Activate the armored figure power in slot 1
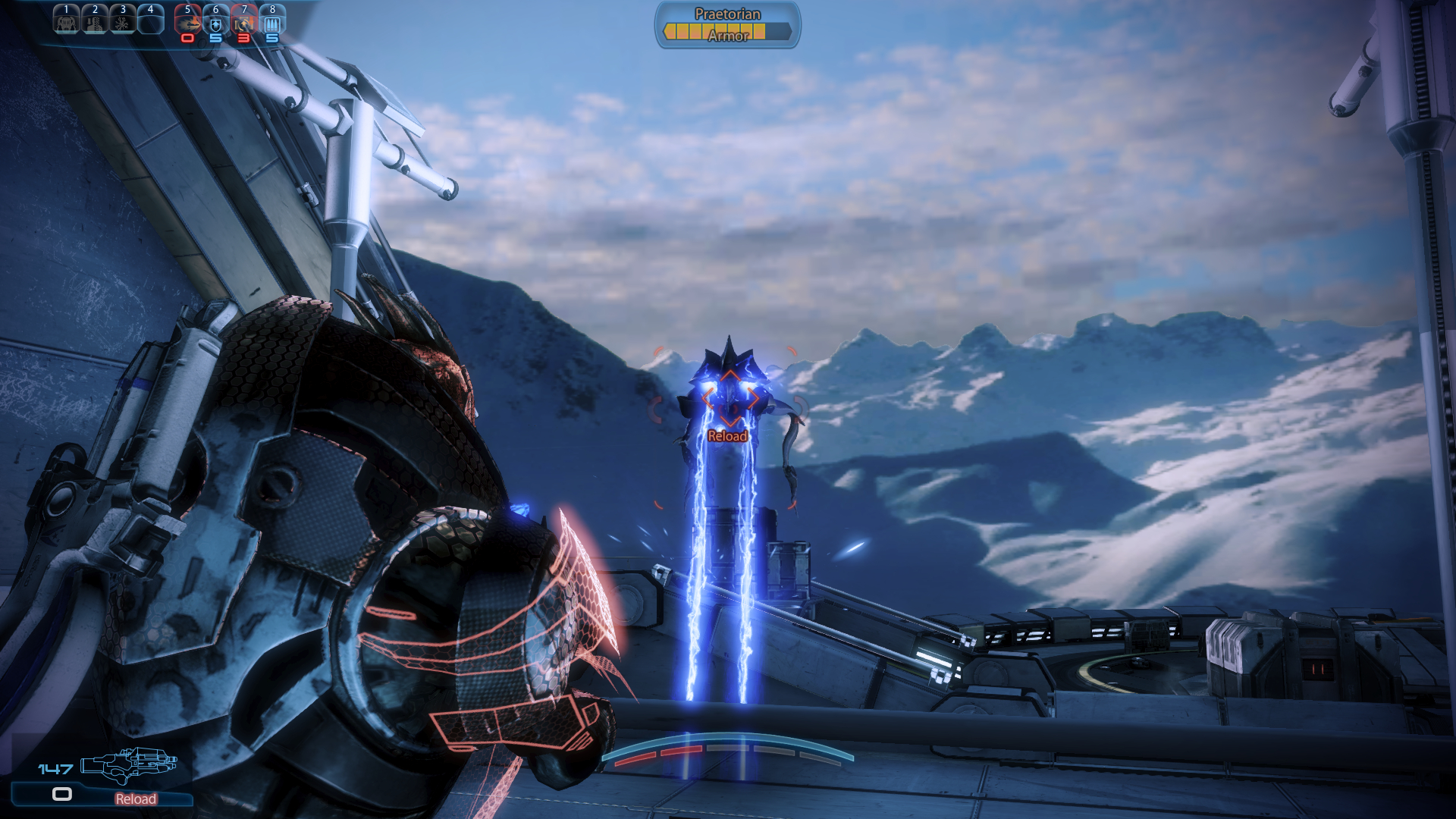1456x819 pixels. click(66, 21)
